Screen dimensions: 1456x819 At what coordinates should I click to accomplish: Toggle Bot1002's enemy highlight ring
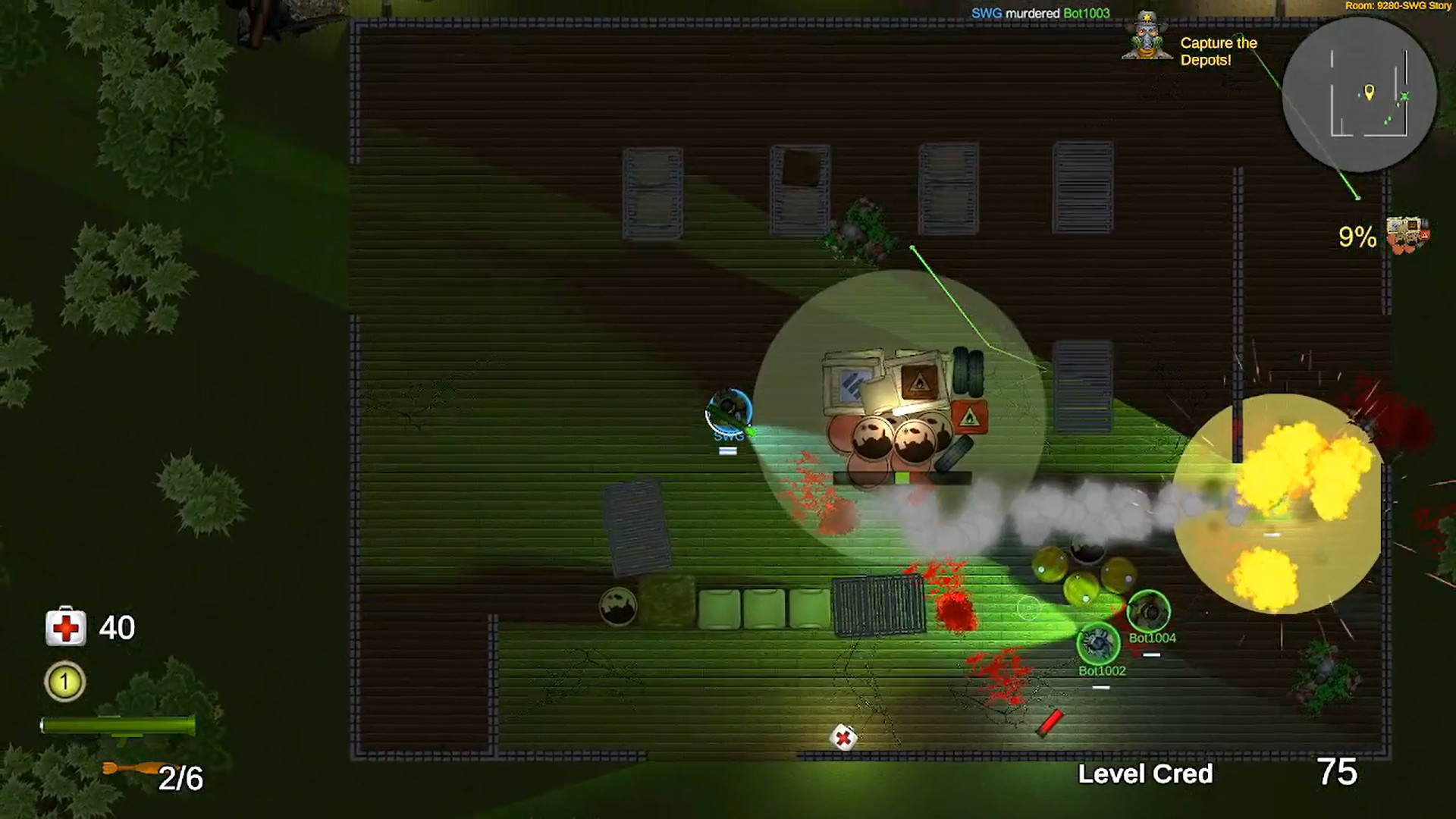tap(1098, 644)
